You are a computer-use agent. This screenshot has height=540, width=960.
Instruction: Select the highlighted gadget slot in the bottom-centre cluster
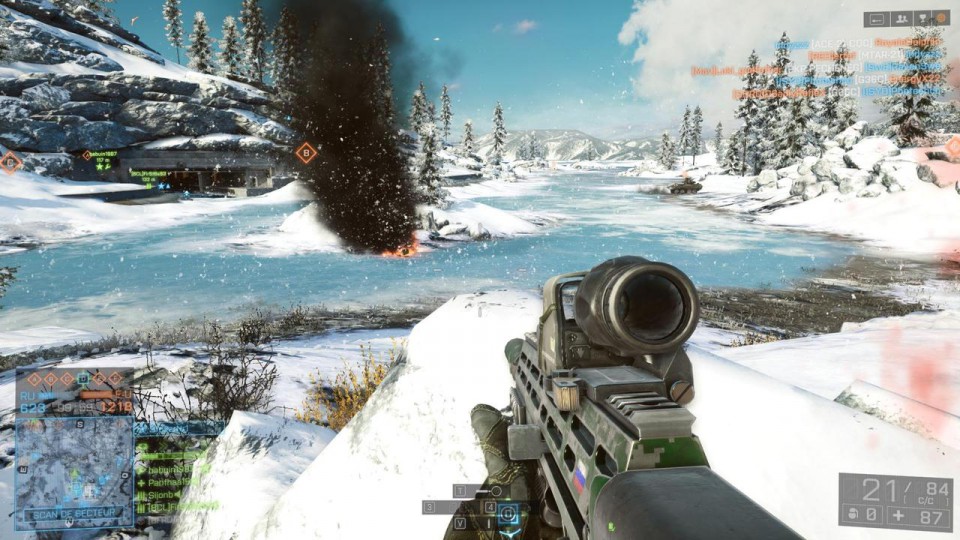pyautogui.click(x=508, y=514)
